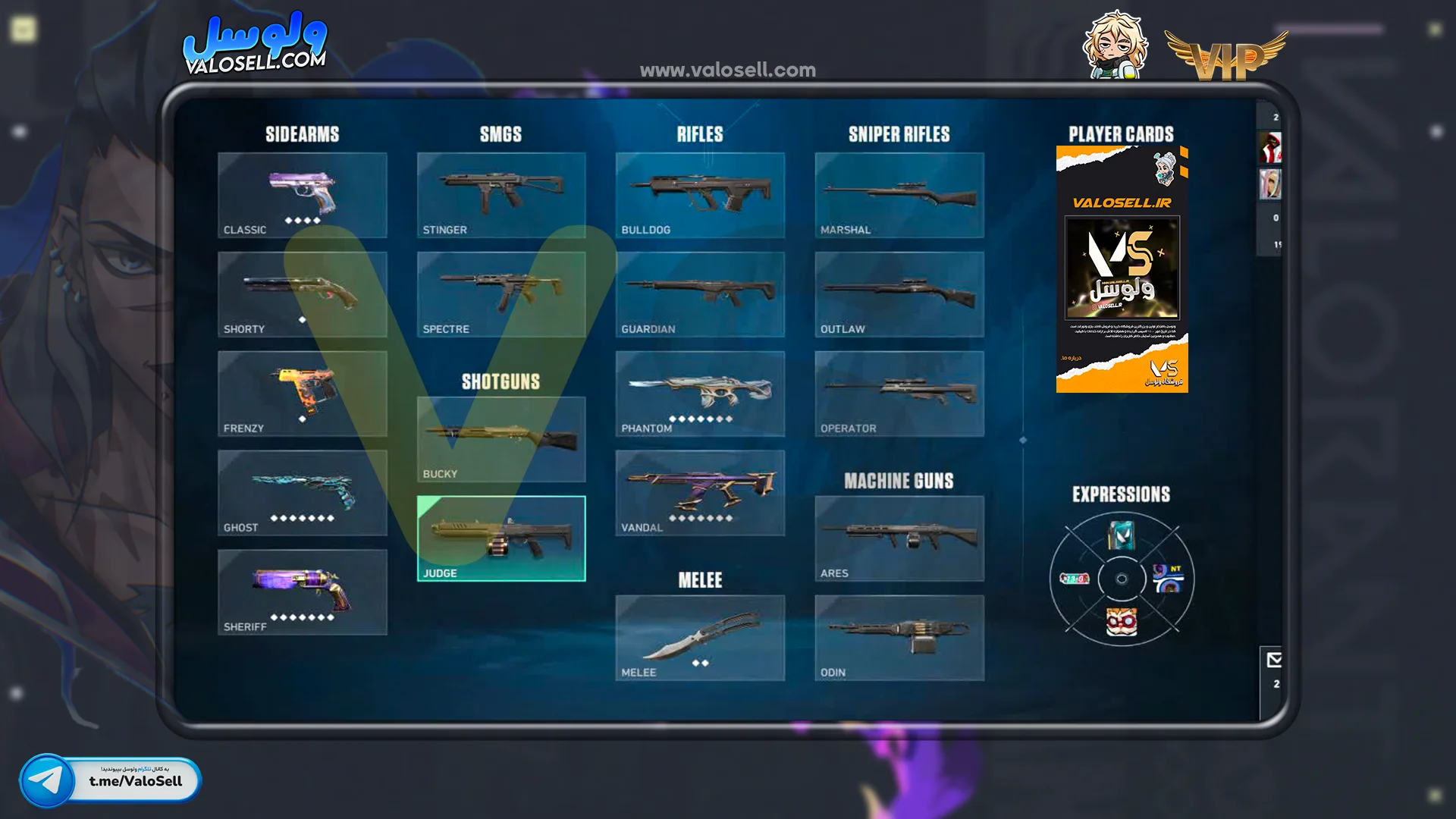Pick the Sheriff revolver slot

click(x=302, y=592)
